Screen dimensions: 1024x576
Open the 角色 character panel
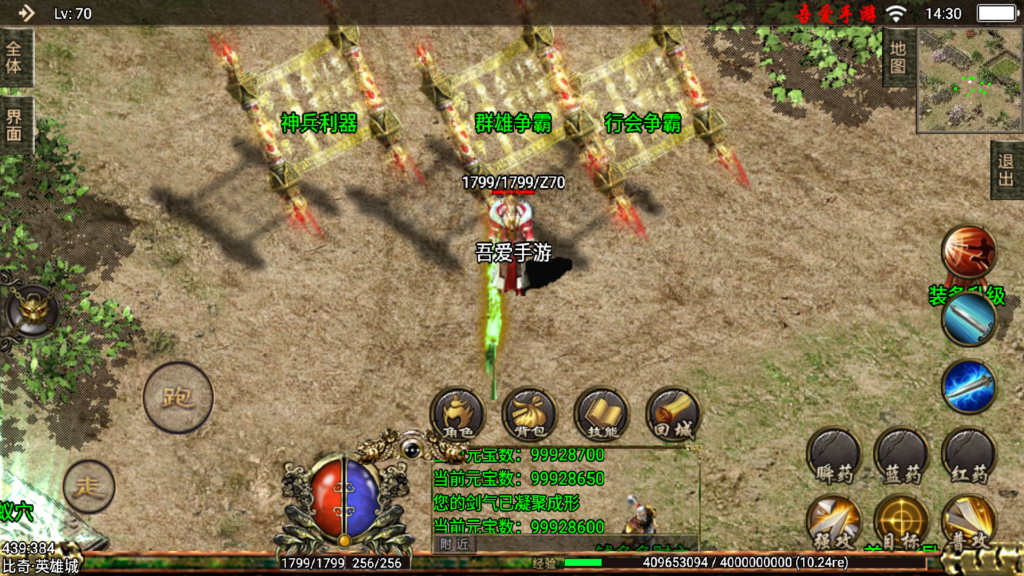[x=457, y=415]
